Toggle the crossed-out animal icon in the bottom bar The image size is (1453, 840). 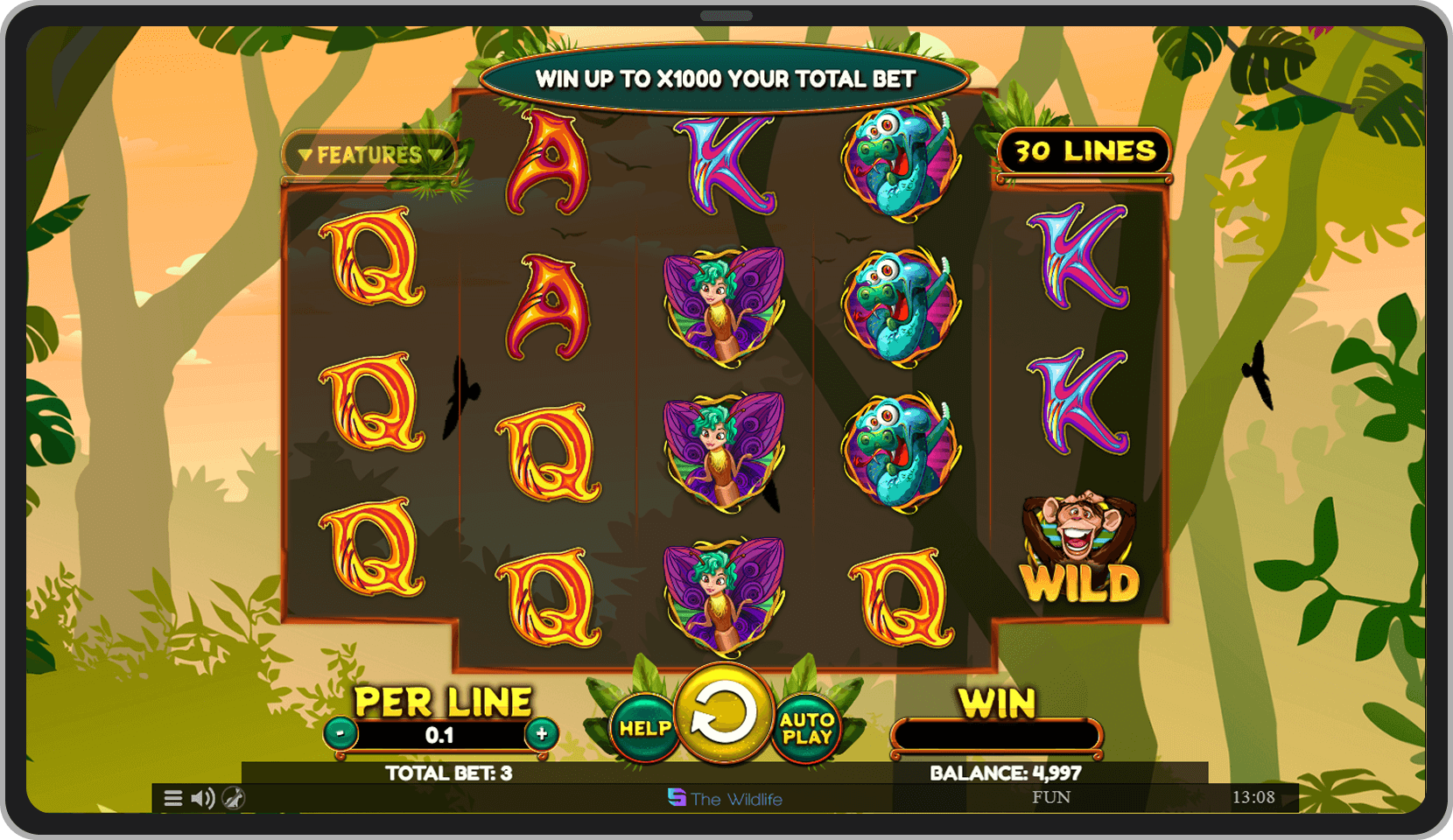coord(233,797)
